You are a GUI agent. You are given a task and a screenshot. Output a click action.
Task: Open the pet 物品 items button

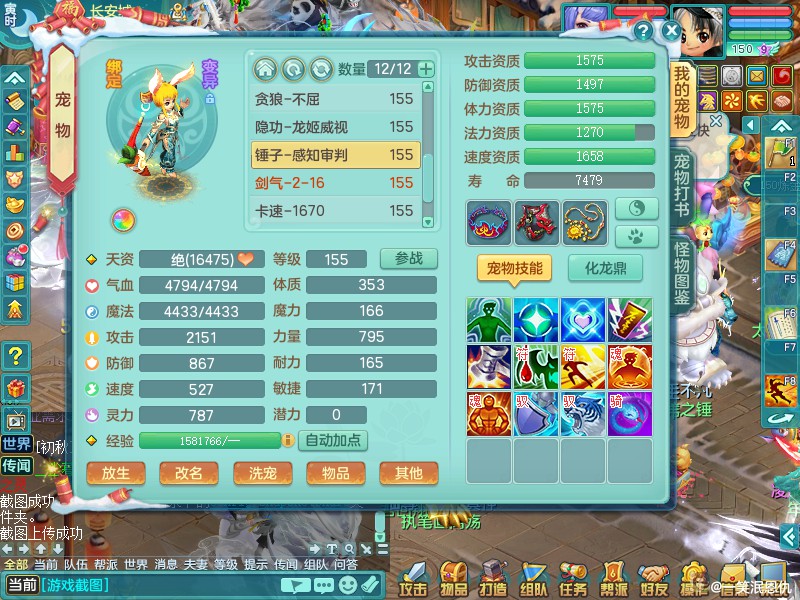(335, 473)
